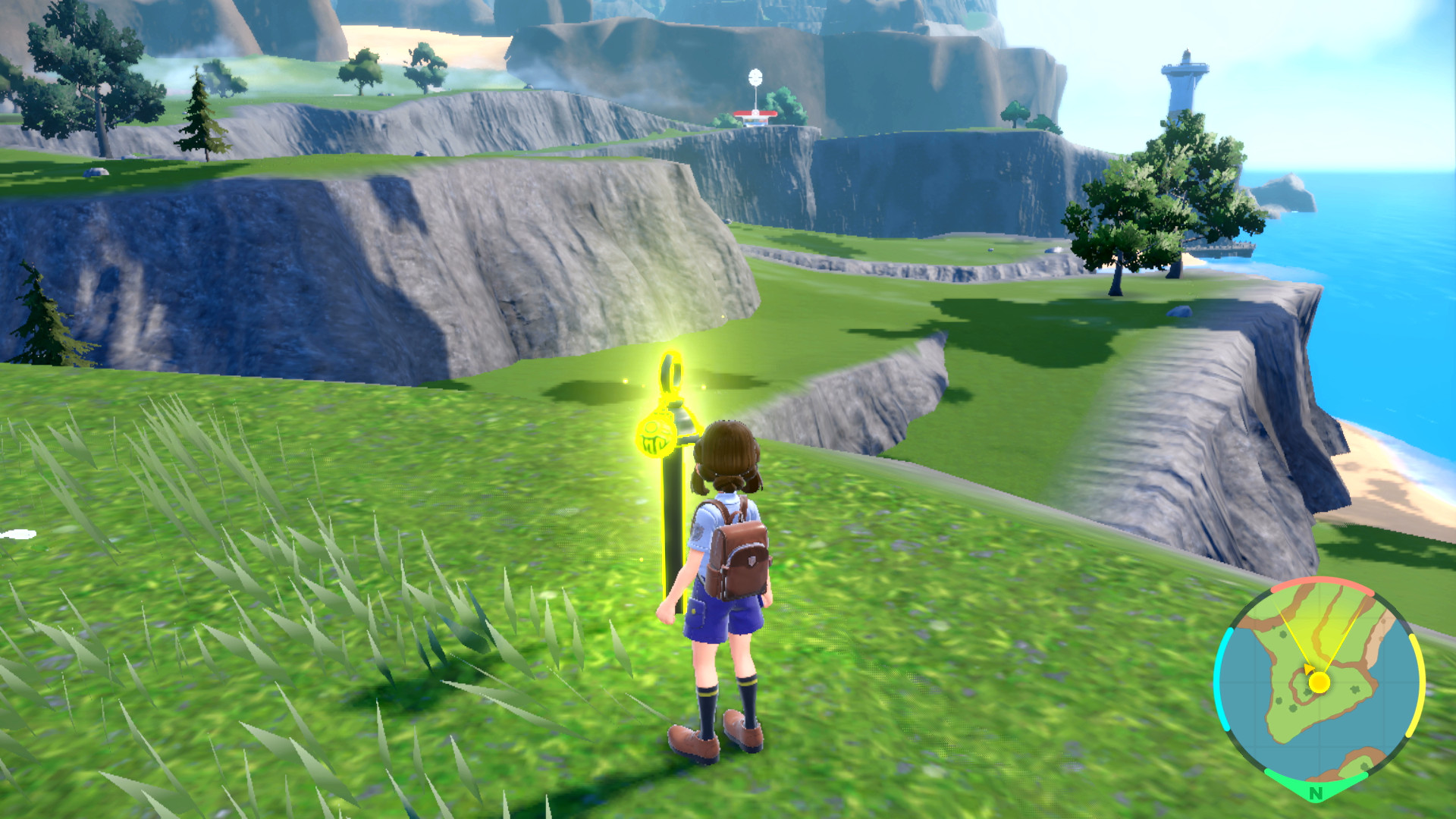Select the yellow player marker on minimap

coord(1319,682)
